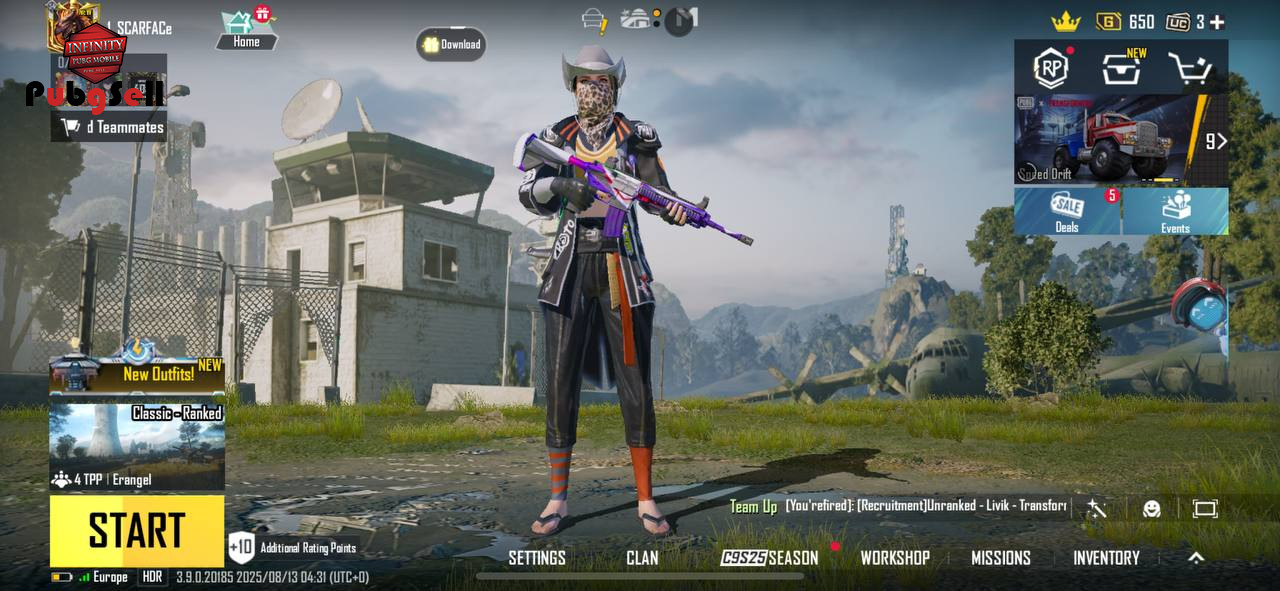Image resolution: width=1280 pixels, height=591 pixels.
Task: Tap the yellow START button
Action: (x=137, y=531)
